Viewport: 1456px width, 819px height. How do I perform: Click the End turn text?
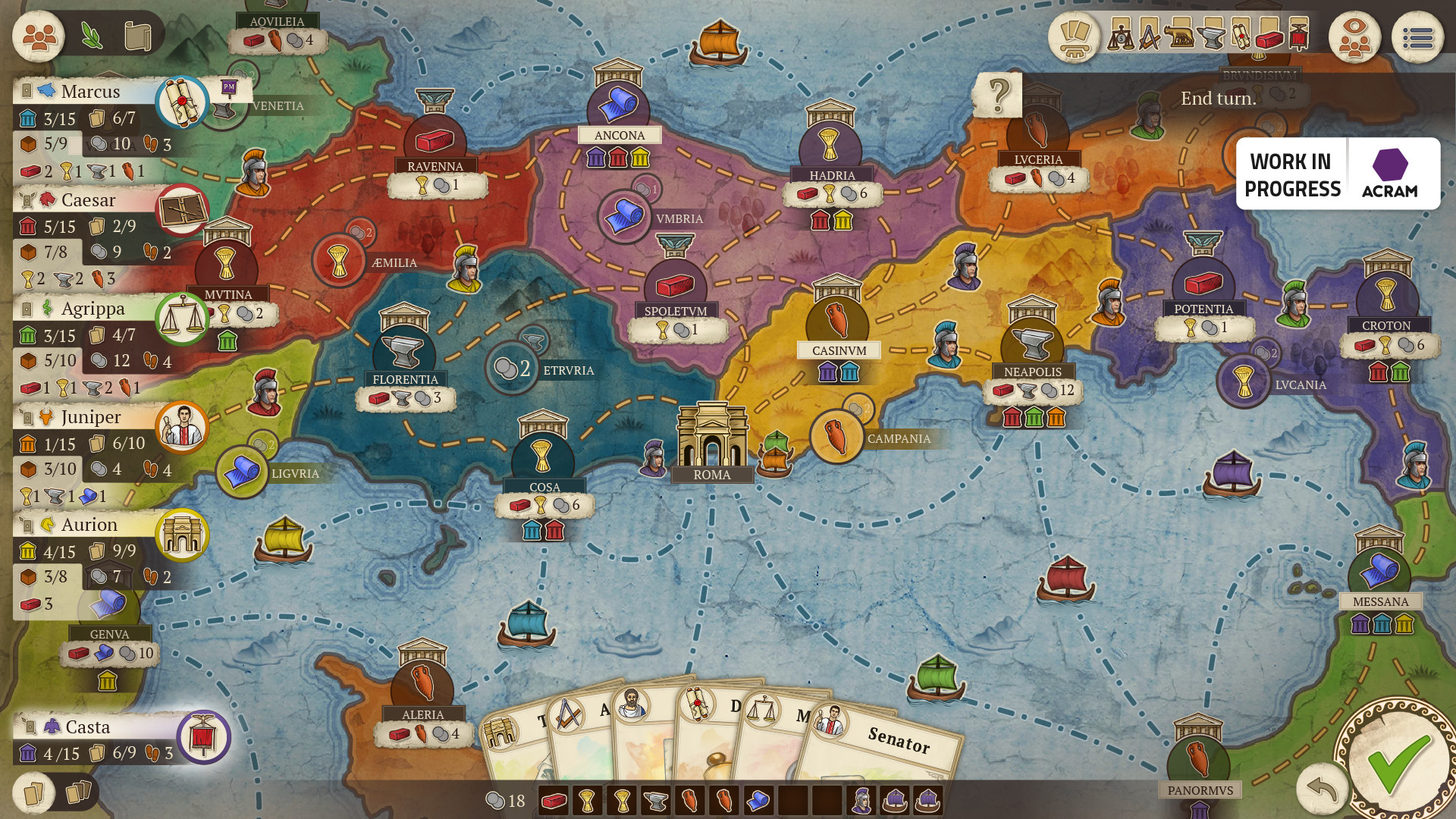coord(1218,98)
